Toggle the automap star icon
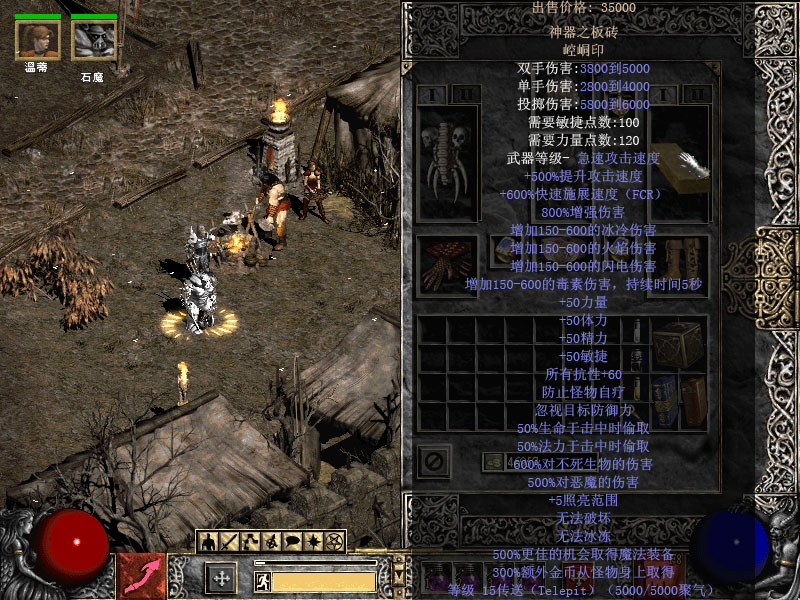This screenshot has width=800, height=600. (313, 542)
